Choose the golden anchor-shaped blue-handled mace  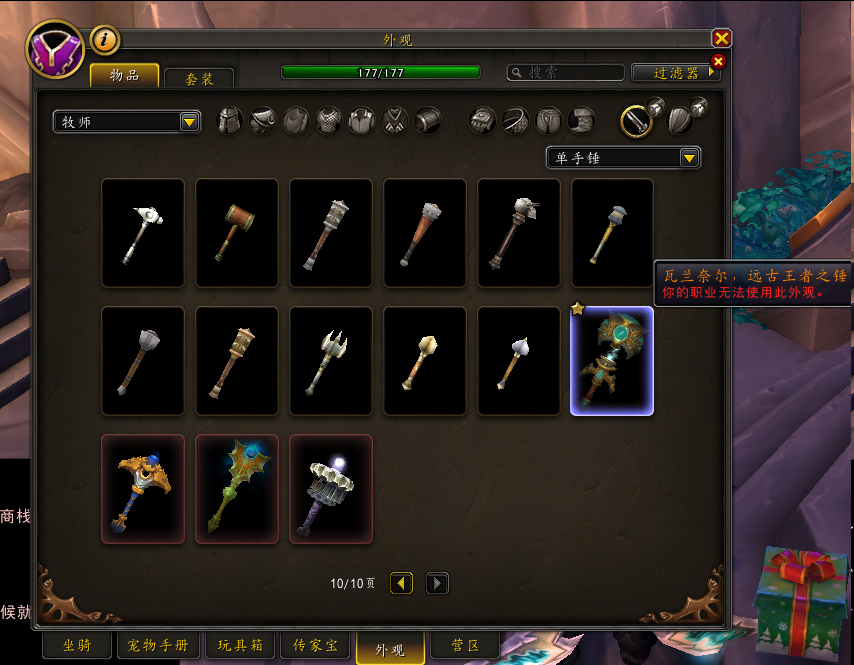click(143, 488)
